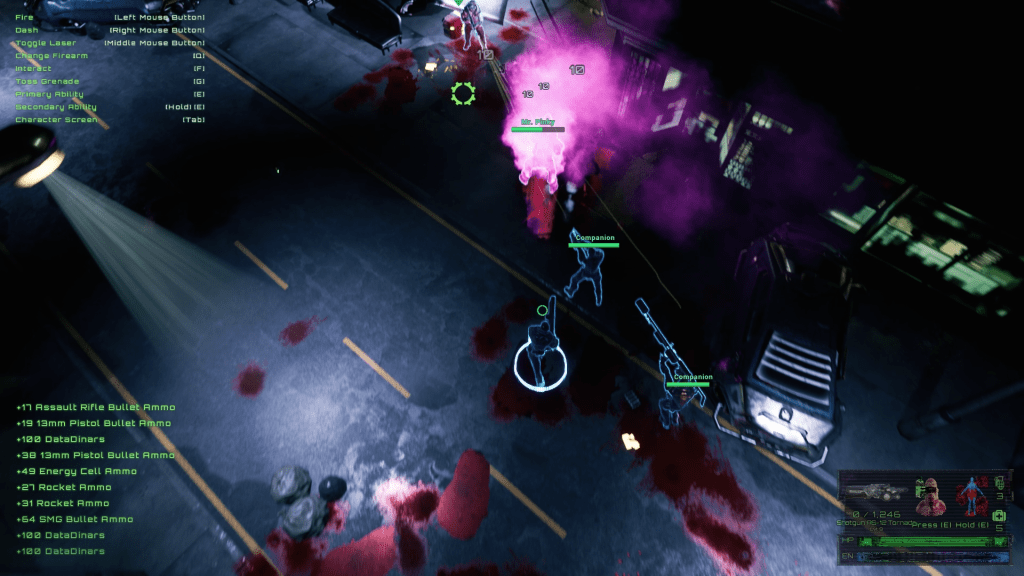Activate the hooded-figure primary ability icon
This screenshot has height=576, width=1024.
click(x=932, y=495)
